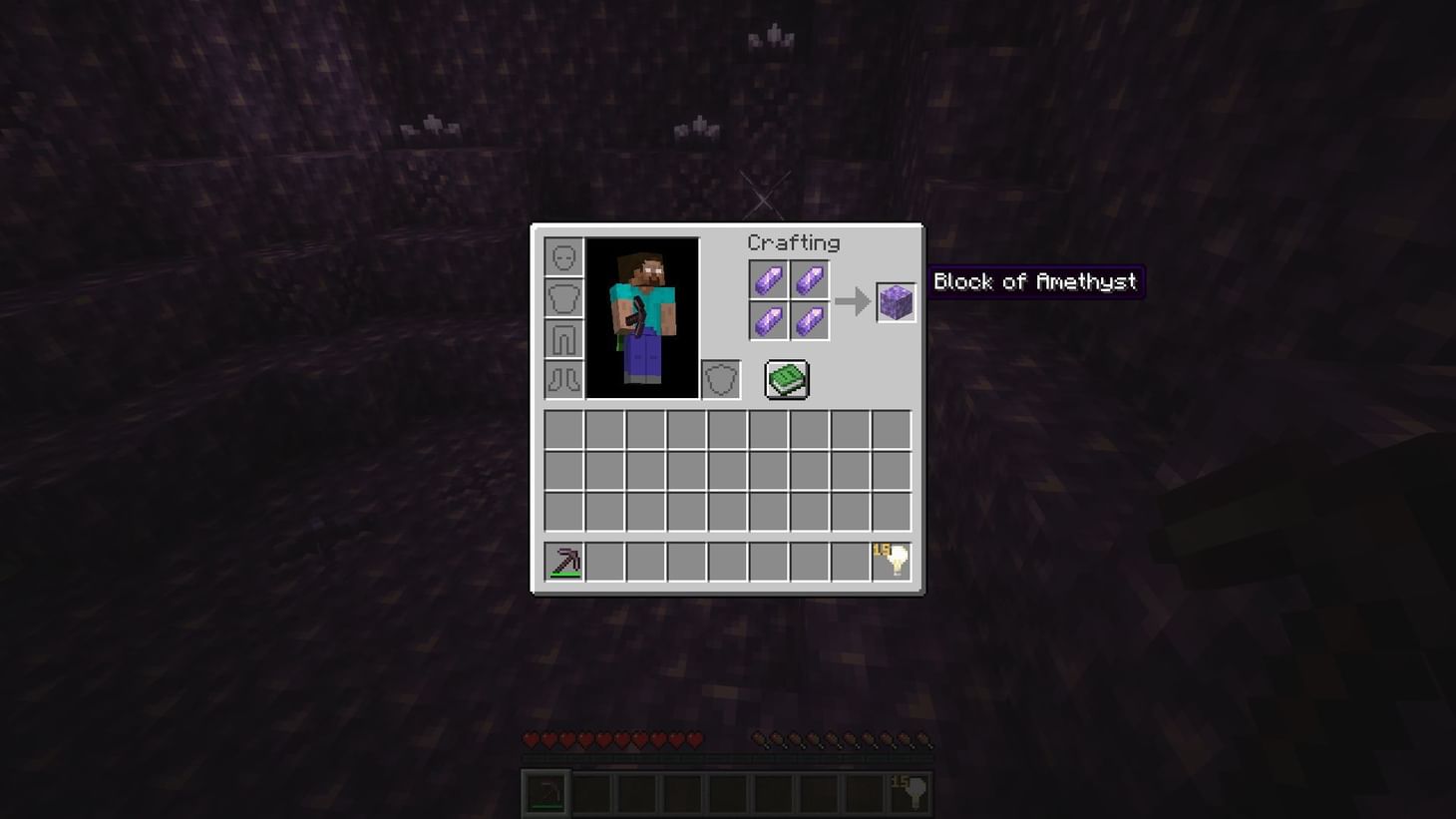Click the empty chestplate armor slot
Image resolution: width=1456 pixels, height=819 pixels.
point(562,297)
